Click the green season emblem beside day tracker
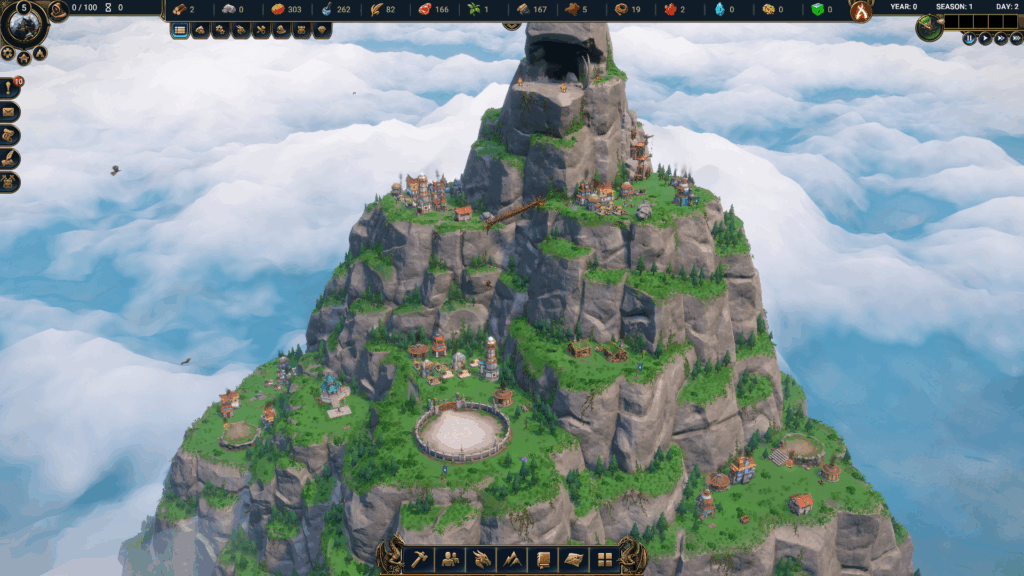 [930, 27]
